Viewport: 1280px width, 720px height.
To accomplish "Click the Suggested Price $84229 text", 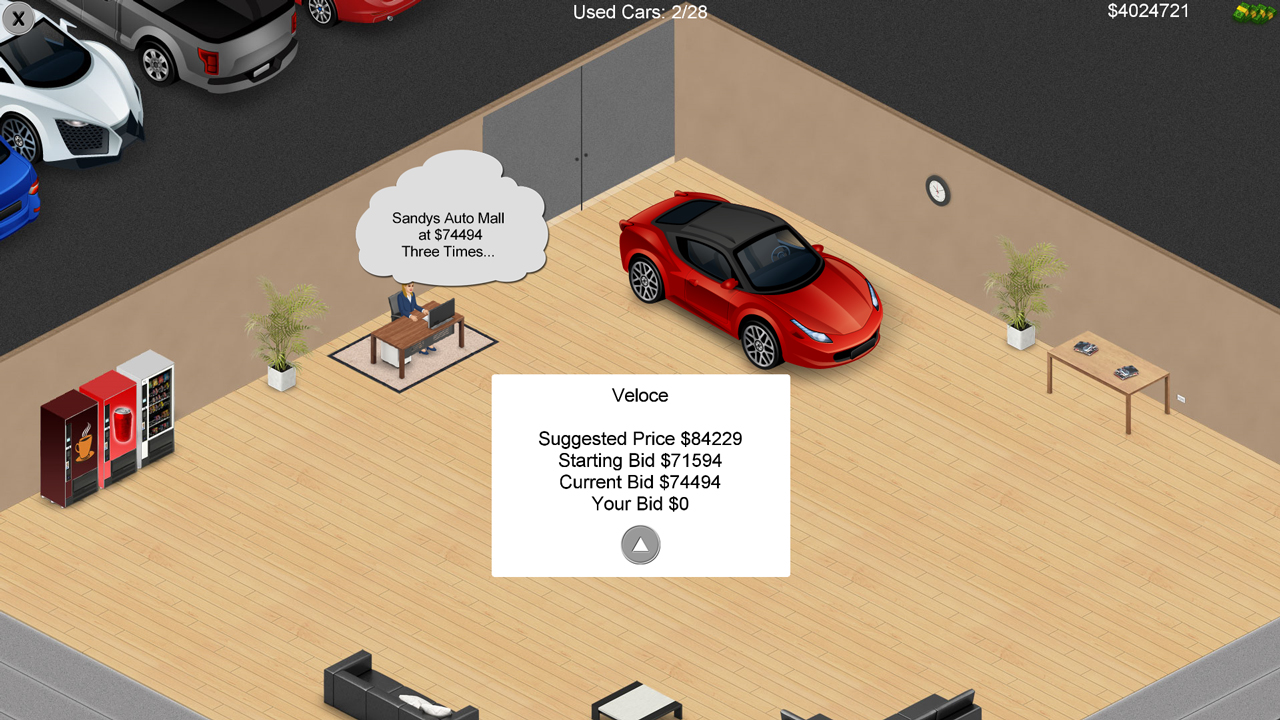I will tap(639, 438).
